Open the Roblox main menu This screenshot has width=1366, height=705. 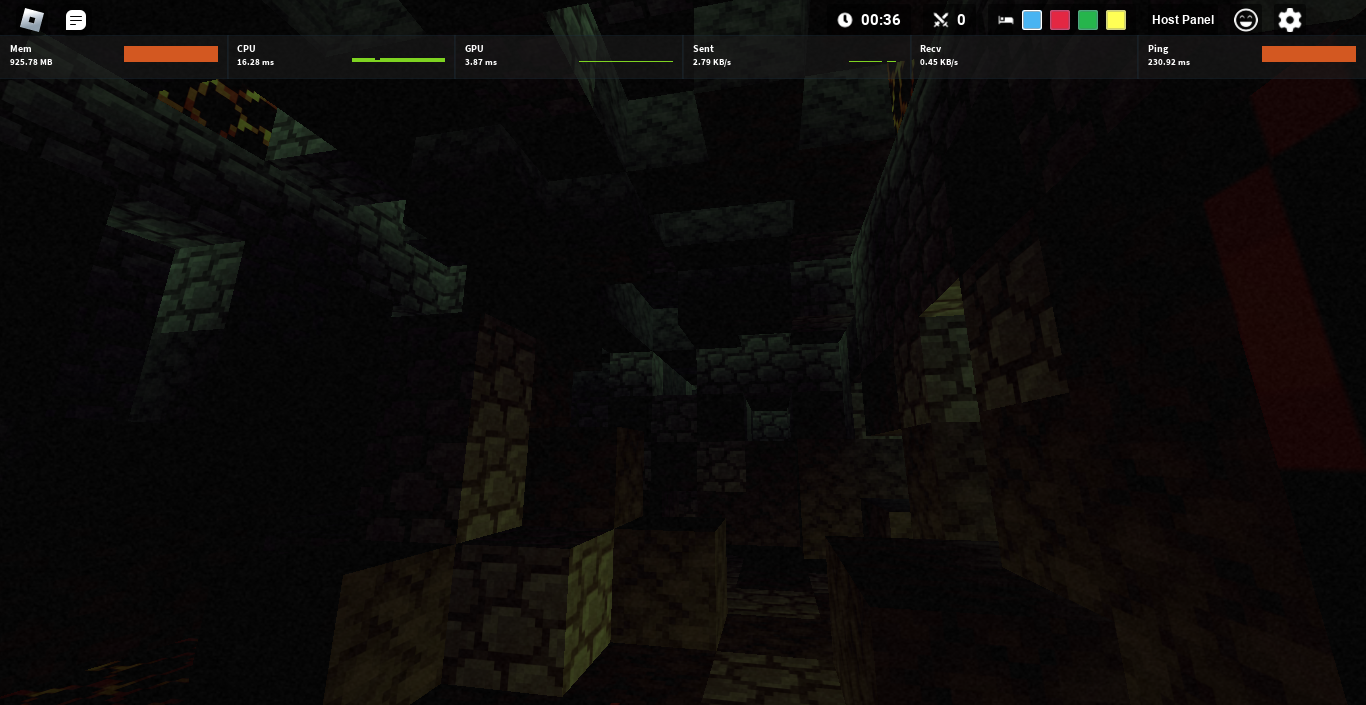pyautogui.click(x=32, y=20)
